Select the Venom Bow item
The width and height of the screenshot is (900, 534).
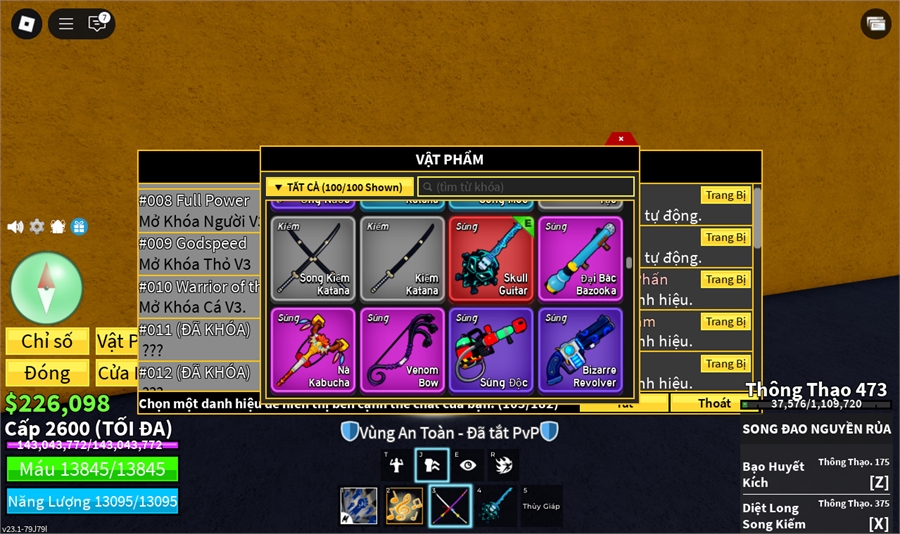(402, 349)
